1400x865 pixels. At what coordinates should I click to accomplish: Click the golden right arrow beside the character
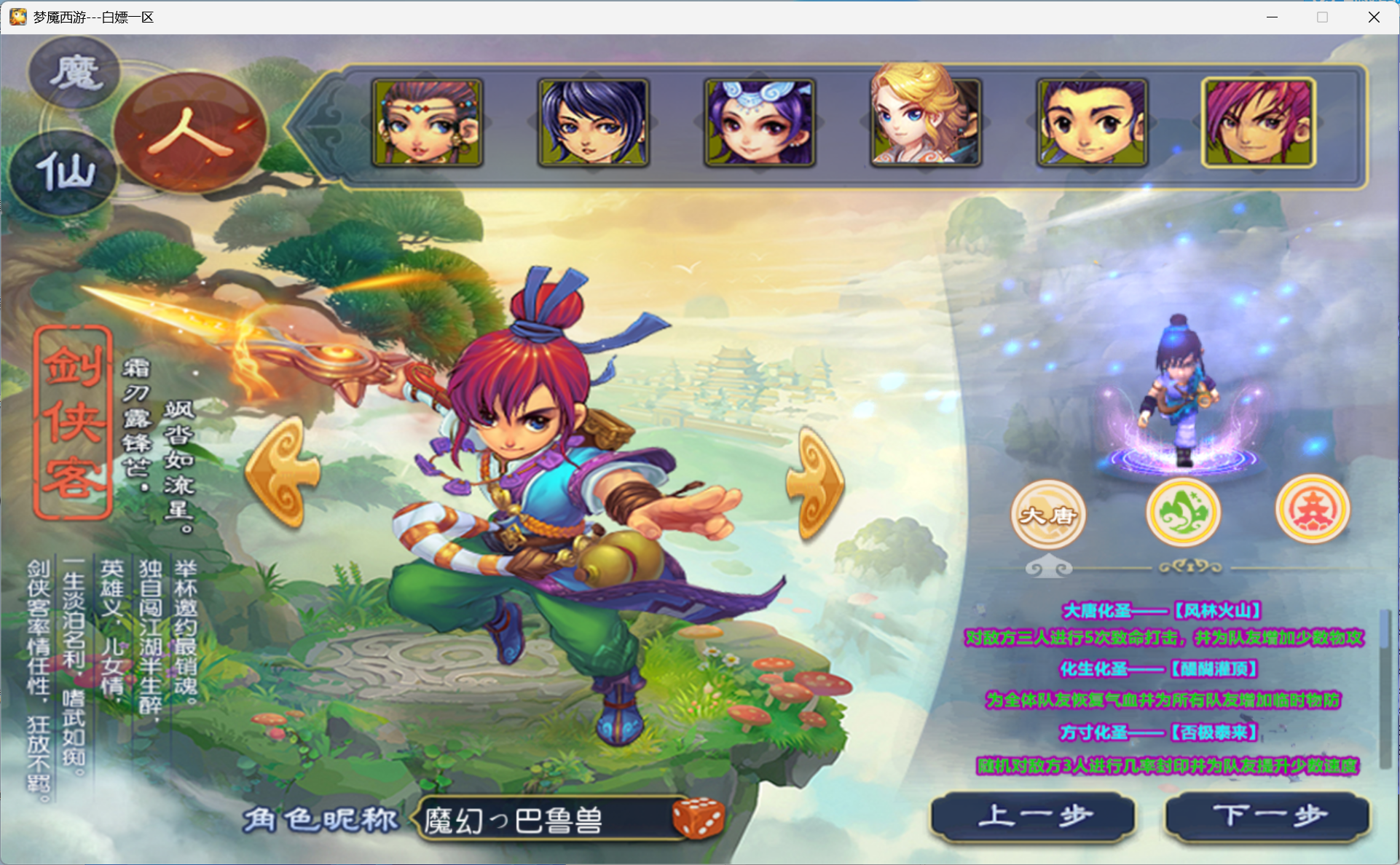pos(816,482)
